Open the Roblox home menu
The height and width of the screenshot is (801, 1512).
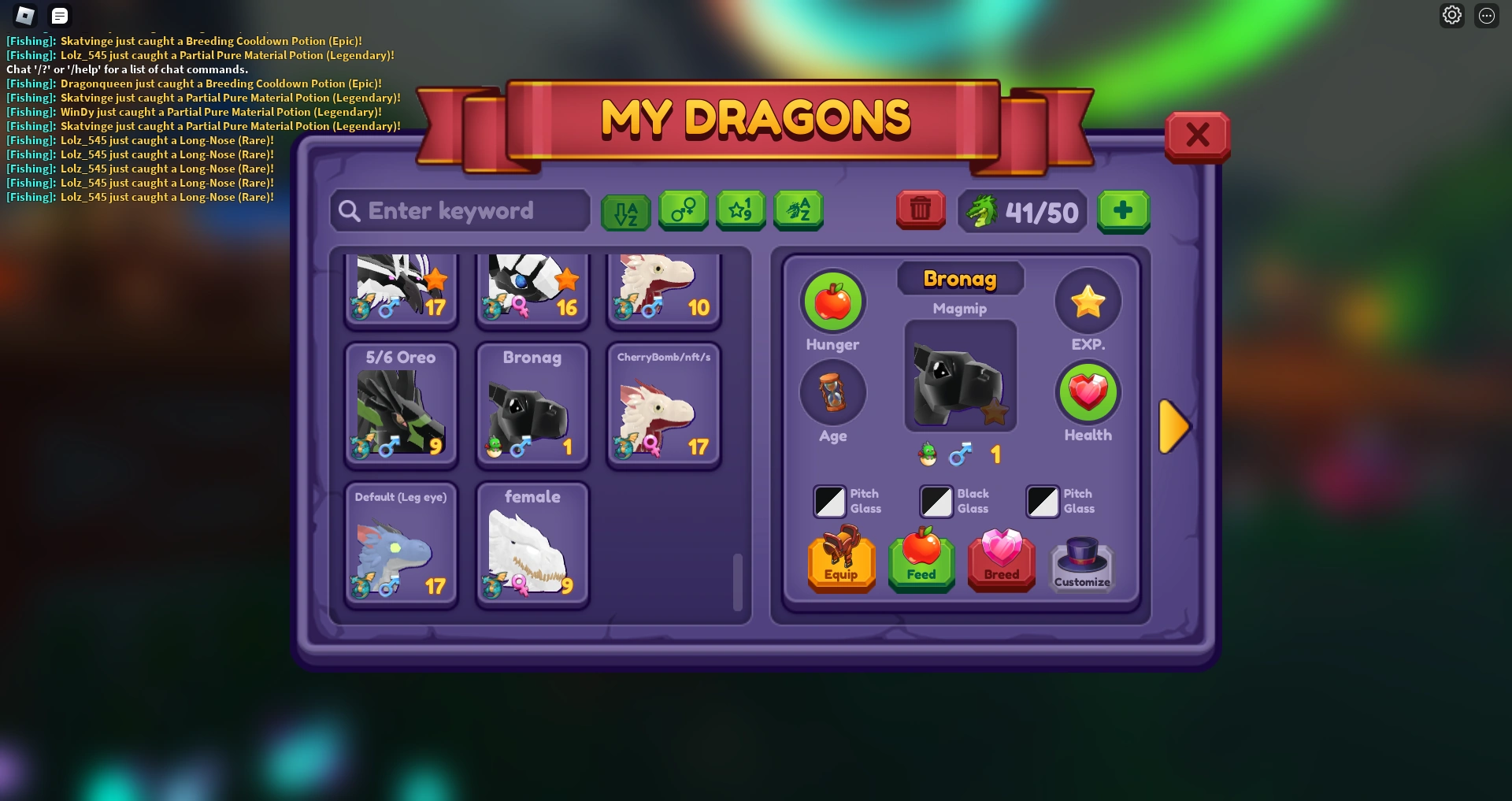coord(24,15)
